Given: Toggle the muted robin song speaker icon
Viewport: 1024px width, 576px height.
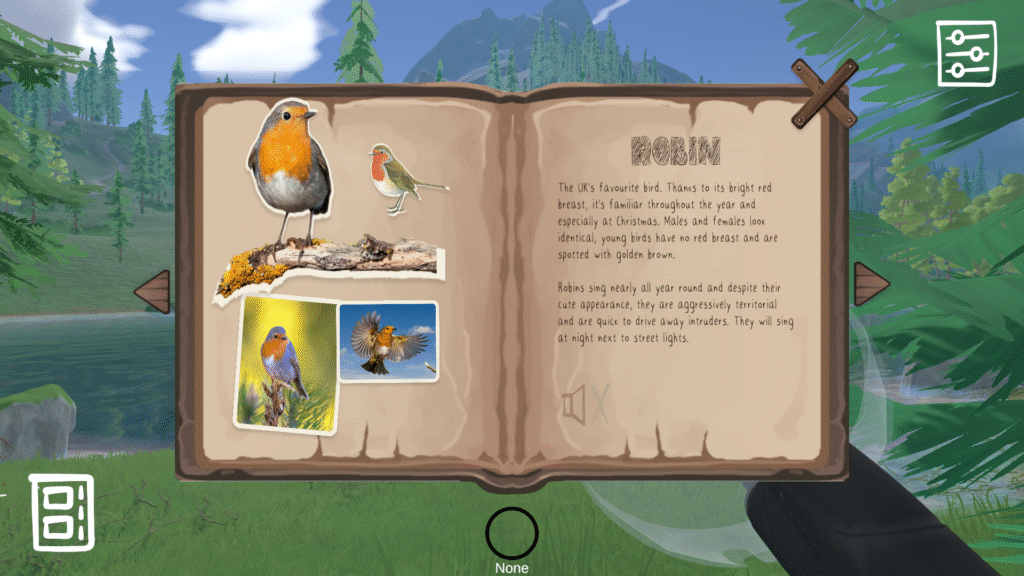Looking at the screenshot, I should [x=584, y=406].
